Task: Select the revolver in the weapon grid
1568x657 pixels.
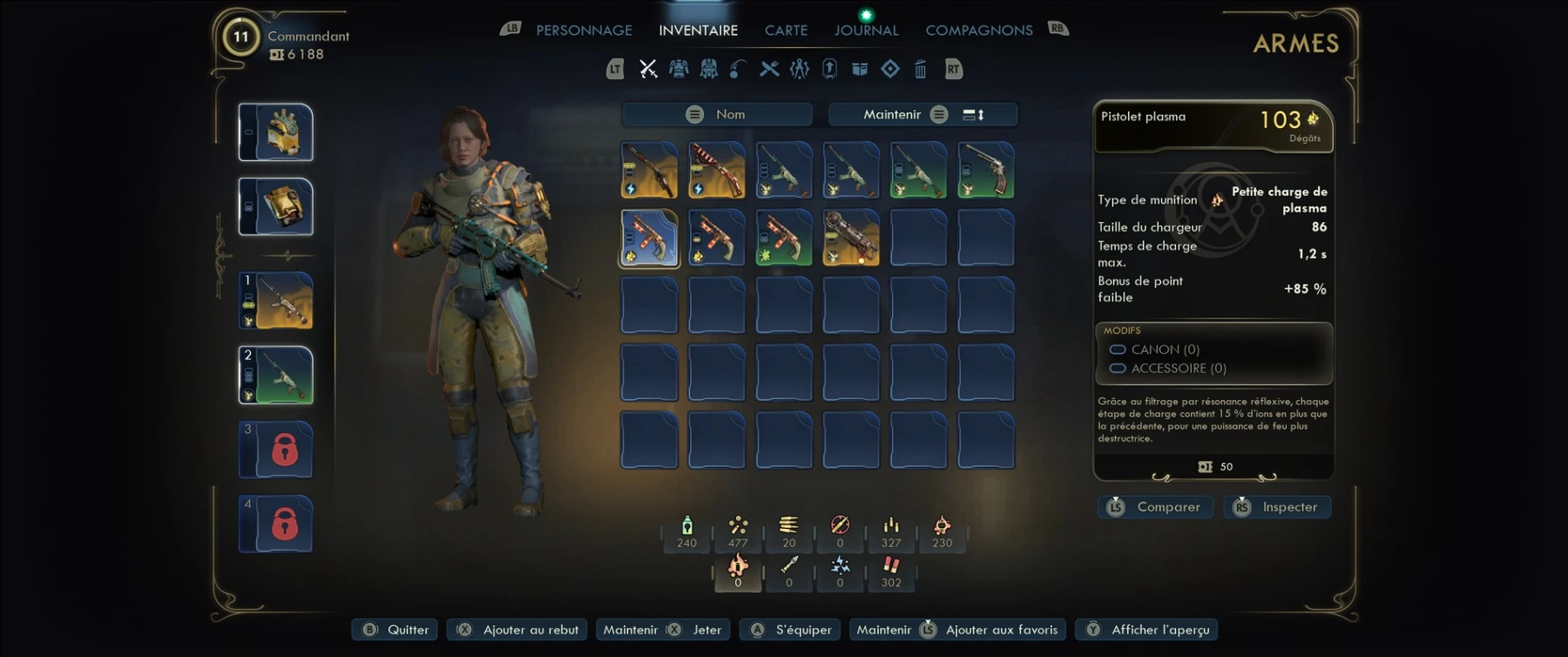Action: coord(986,170)
